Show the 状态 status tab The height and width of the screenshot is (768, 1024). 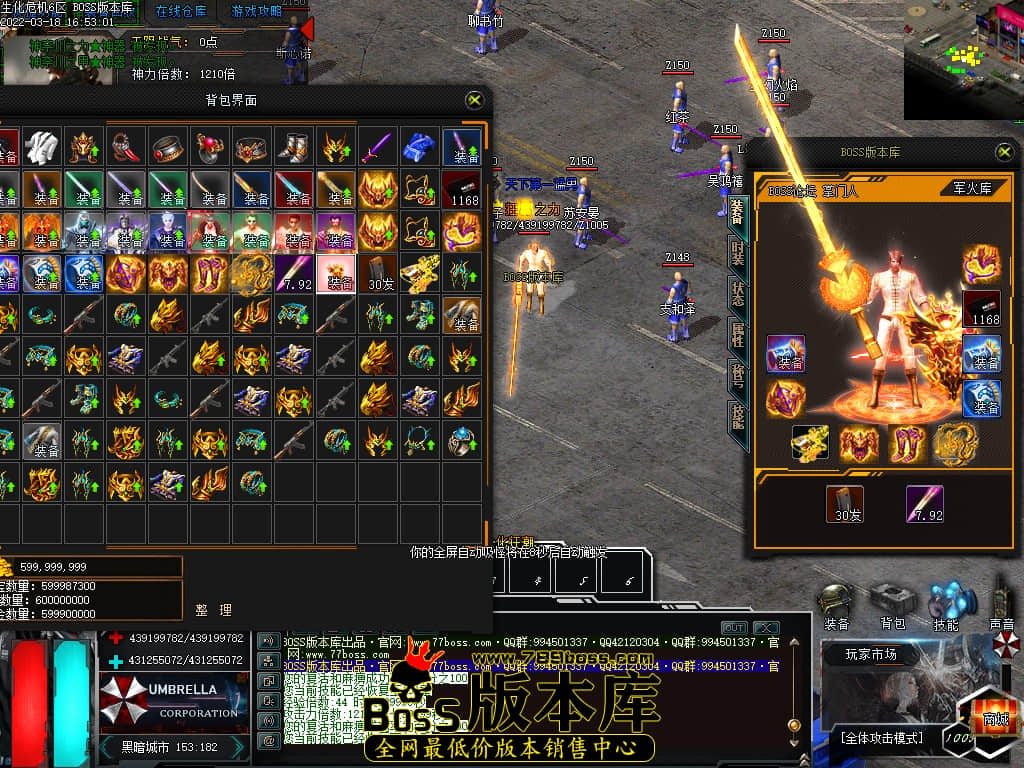tap(737, 292)
